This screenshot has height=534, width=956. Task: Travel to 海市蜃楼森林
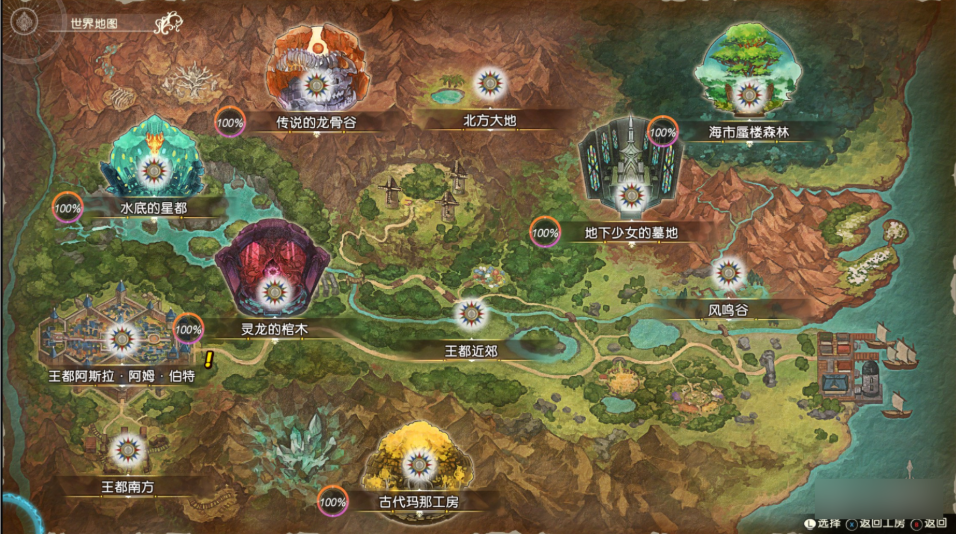[x=747, y=94]
